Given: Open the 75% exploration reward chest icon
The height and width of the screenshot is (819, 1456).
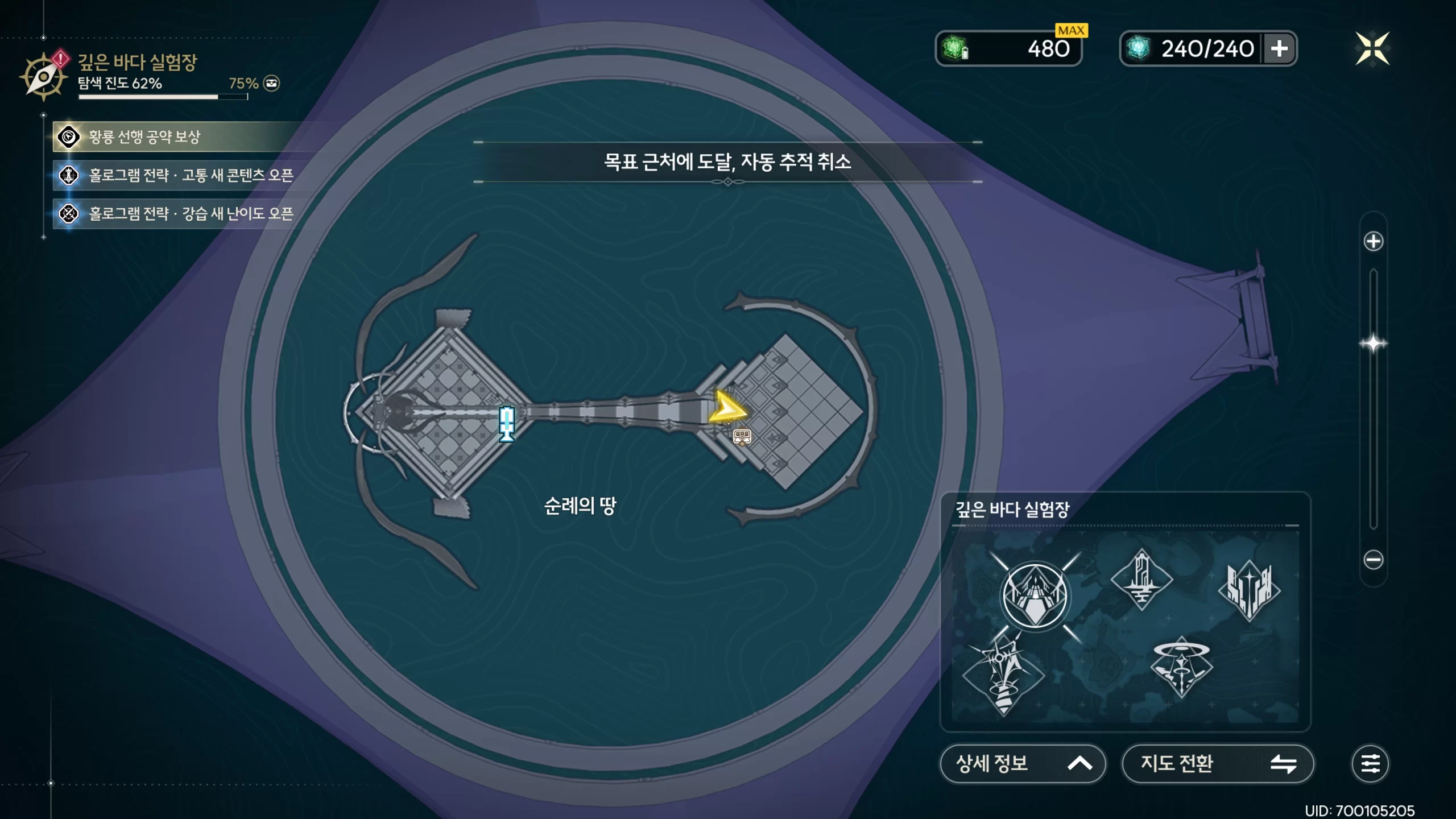Looking at the screenshot, I should pos(272,84).
